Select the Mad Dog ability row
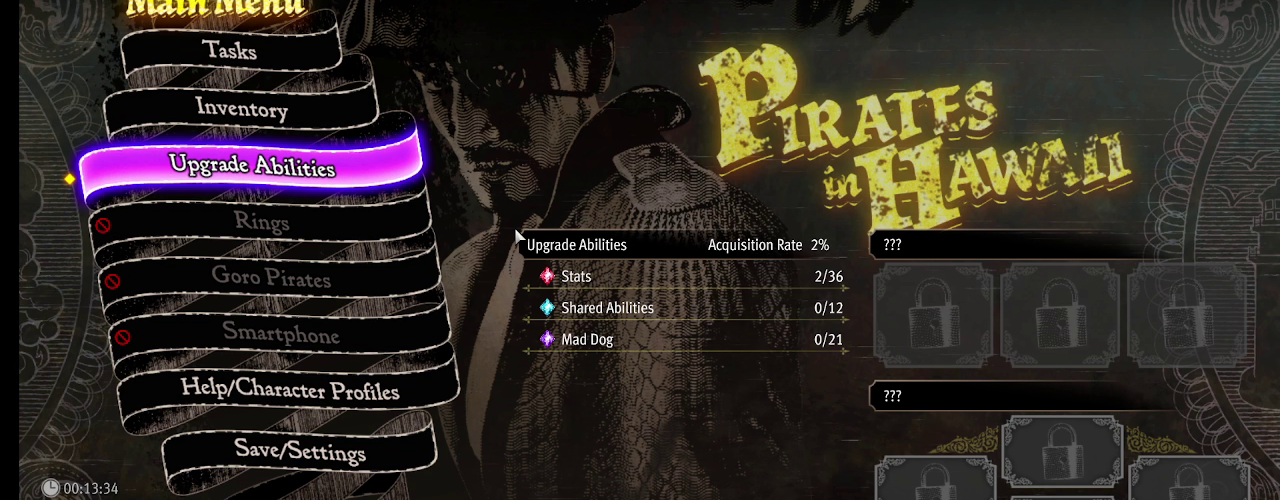The height and width of the screenshot is (500, 1280). [x=686, y=340]
